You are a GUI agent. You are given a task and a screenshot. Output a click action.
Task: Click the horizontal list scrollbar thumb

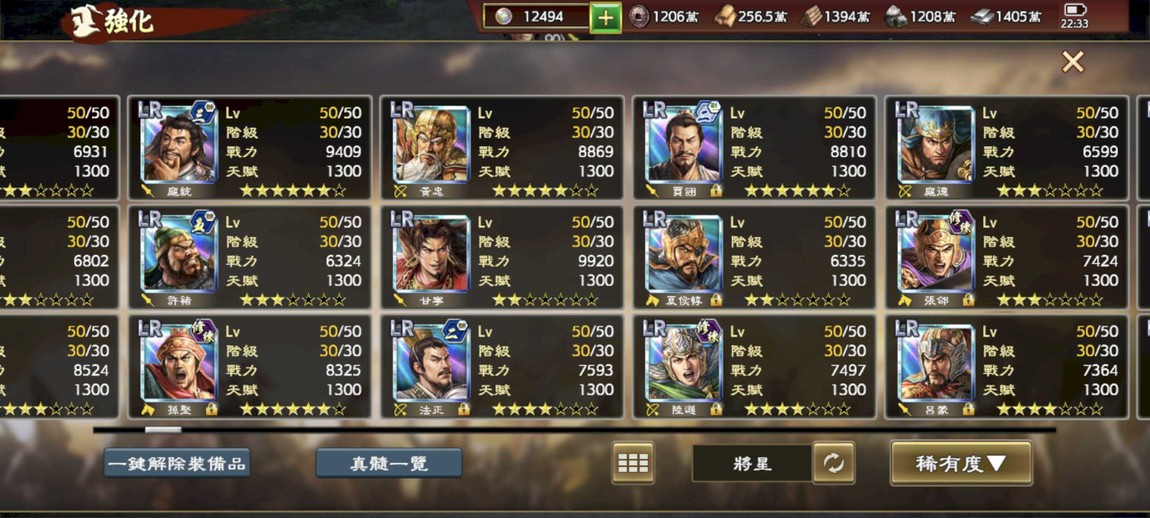coord(163,430)
